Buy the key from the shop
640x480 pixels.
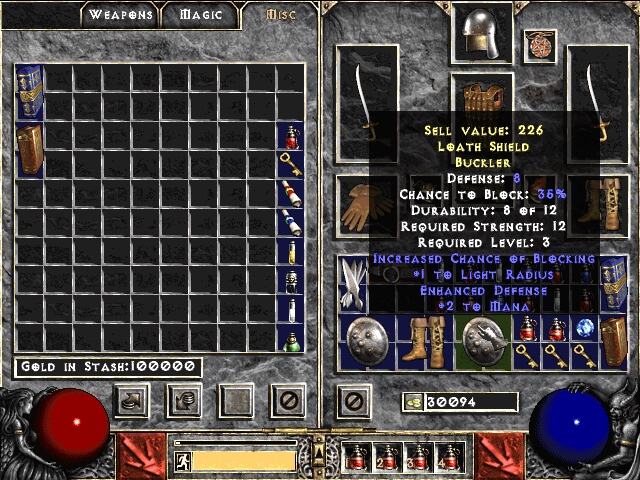290,164
